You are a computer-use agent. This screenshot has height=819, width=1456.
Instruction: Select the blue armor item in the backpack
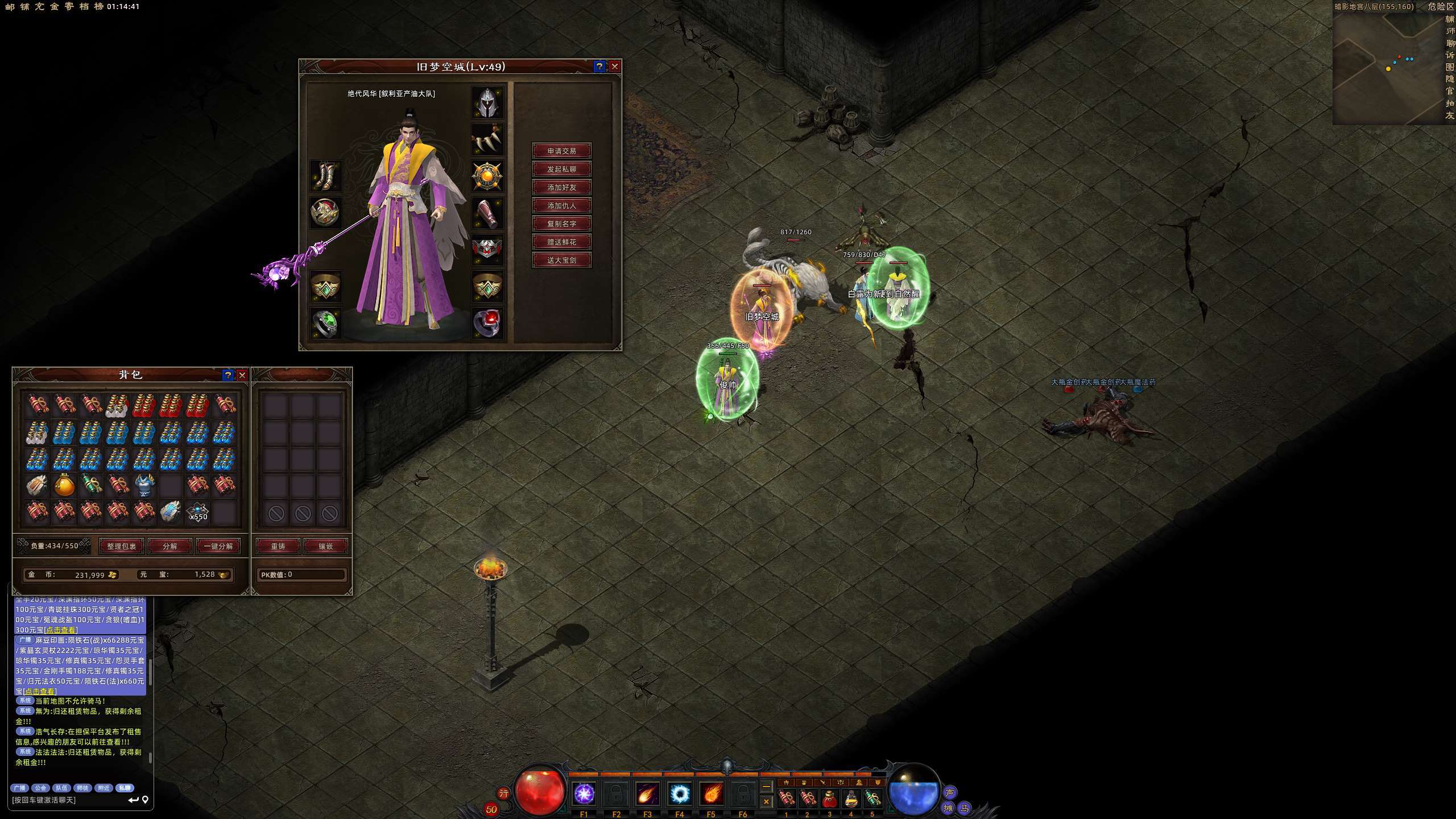[x=144, y=485]
